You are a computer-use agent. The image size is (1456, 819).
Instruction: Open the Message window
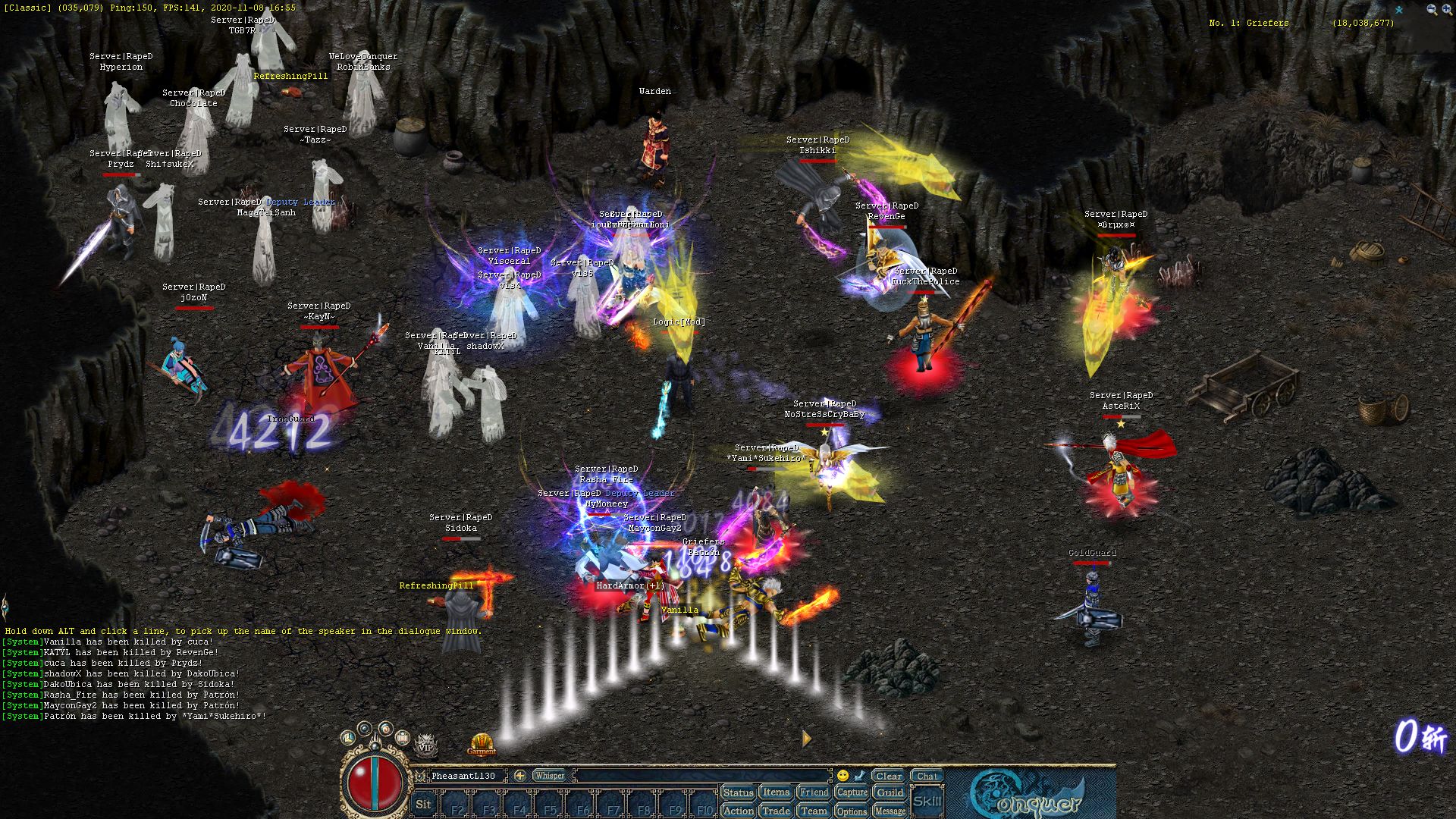pyautogui.click(x=890, y=811)
